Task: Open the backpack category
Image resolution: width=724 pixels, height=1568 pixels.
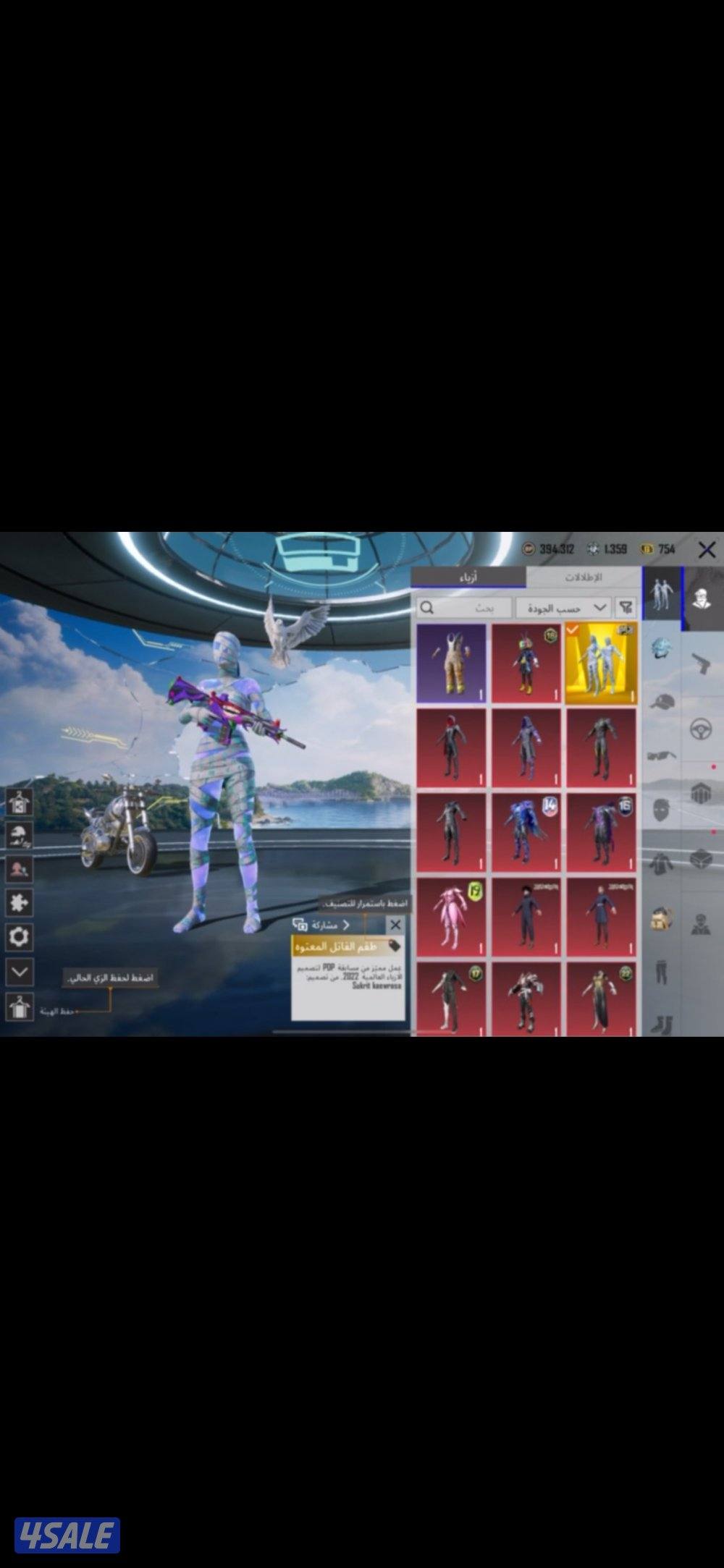Action: point(662,919)
